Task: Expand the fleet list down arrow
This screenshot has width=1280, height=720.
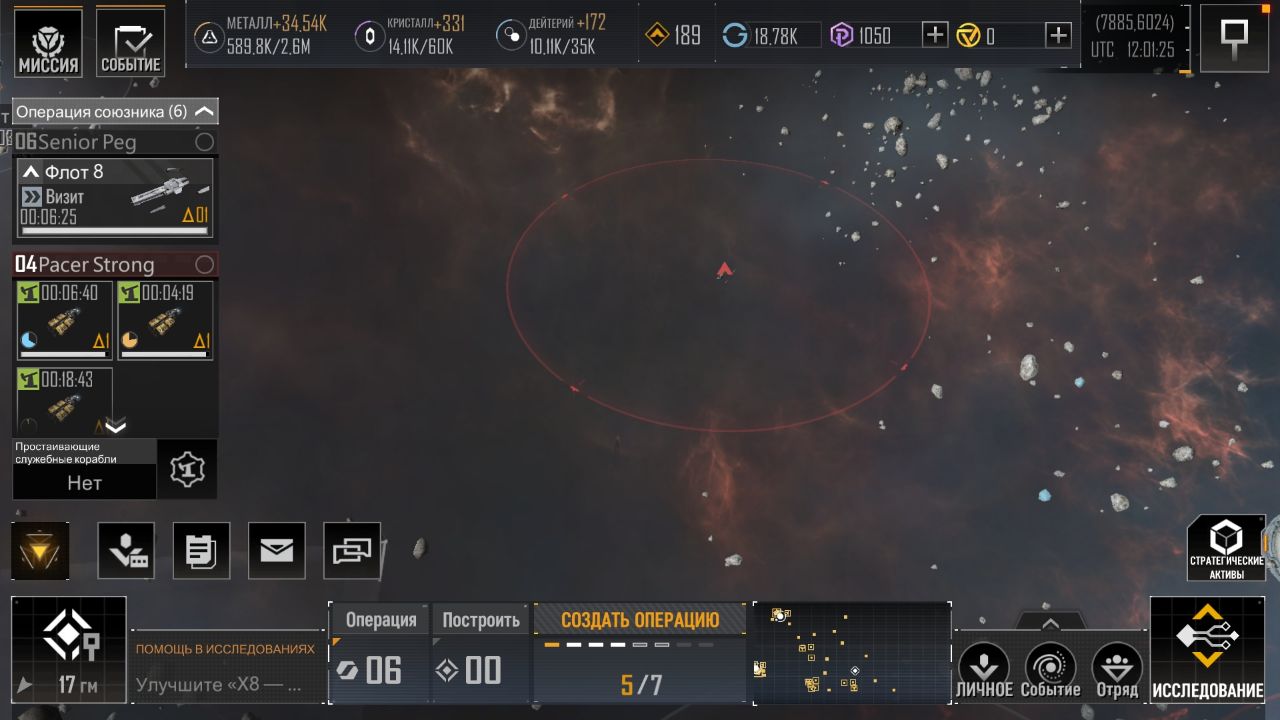Action: click(116, 427)
